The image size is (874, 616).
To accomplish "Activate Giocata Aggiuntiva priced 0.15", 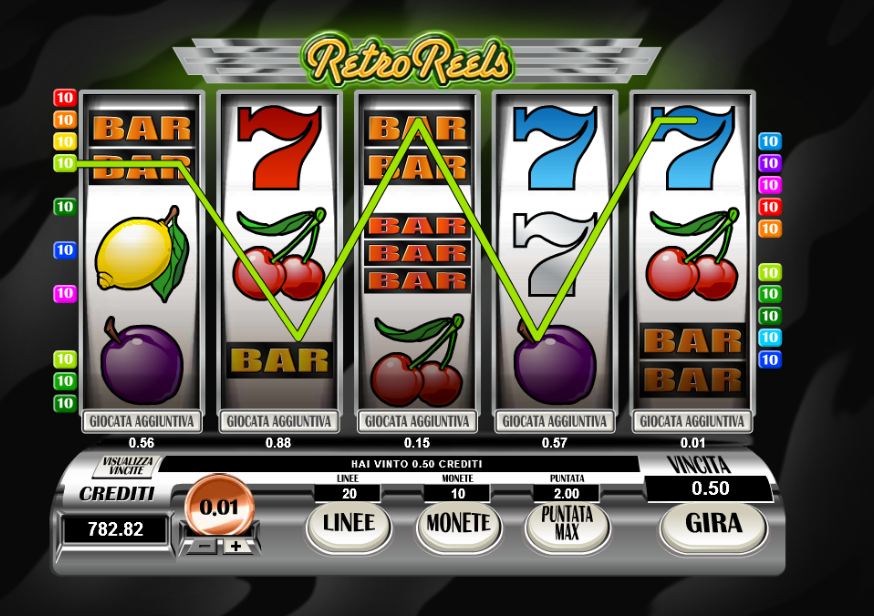I will coord(417,421).
